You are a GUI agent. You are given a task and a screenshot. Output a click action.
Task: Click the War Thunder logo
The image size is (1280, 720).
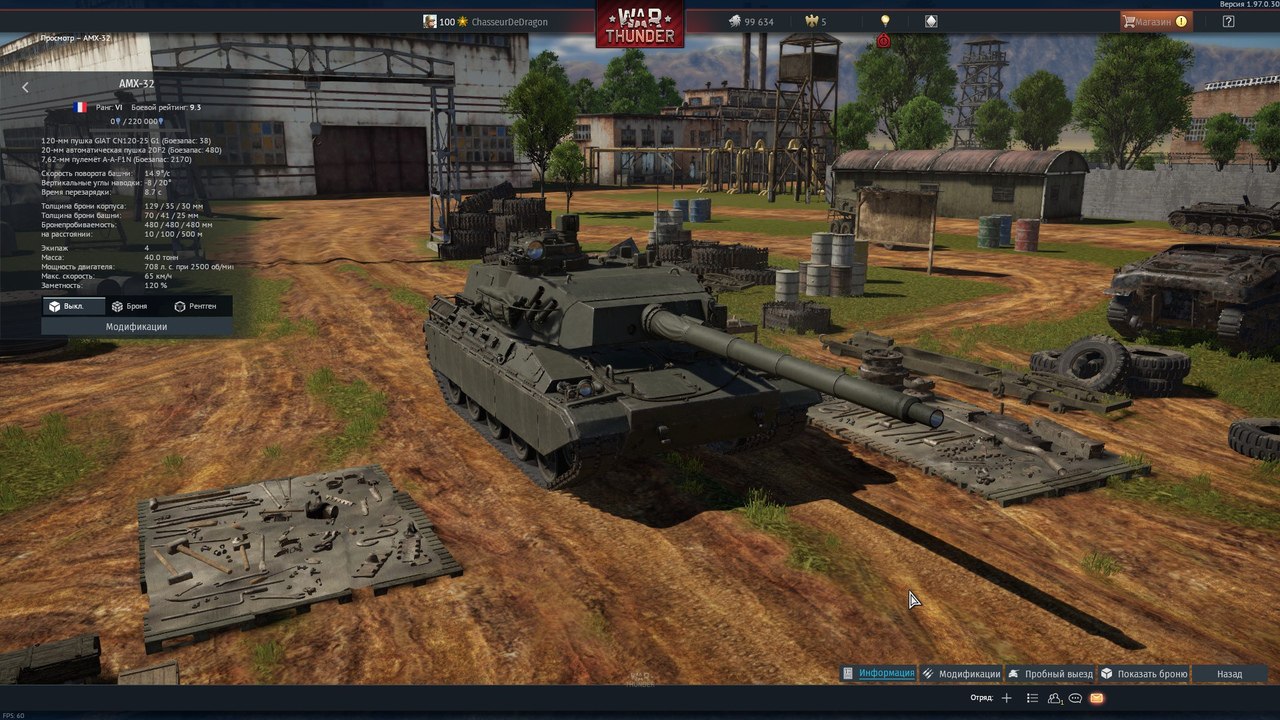[x=640, y=24]
